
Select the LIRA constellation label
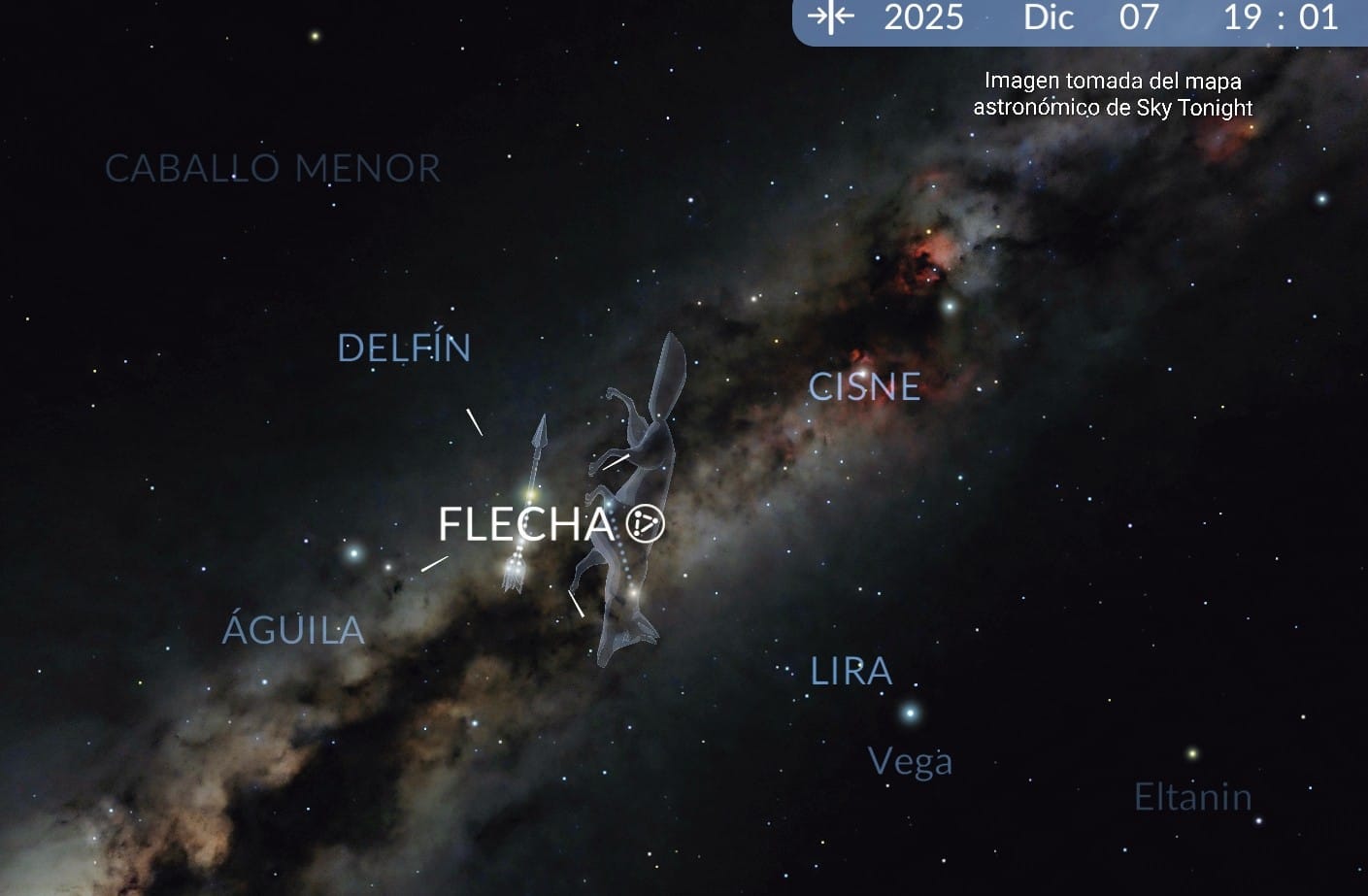[851, 671]
